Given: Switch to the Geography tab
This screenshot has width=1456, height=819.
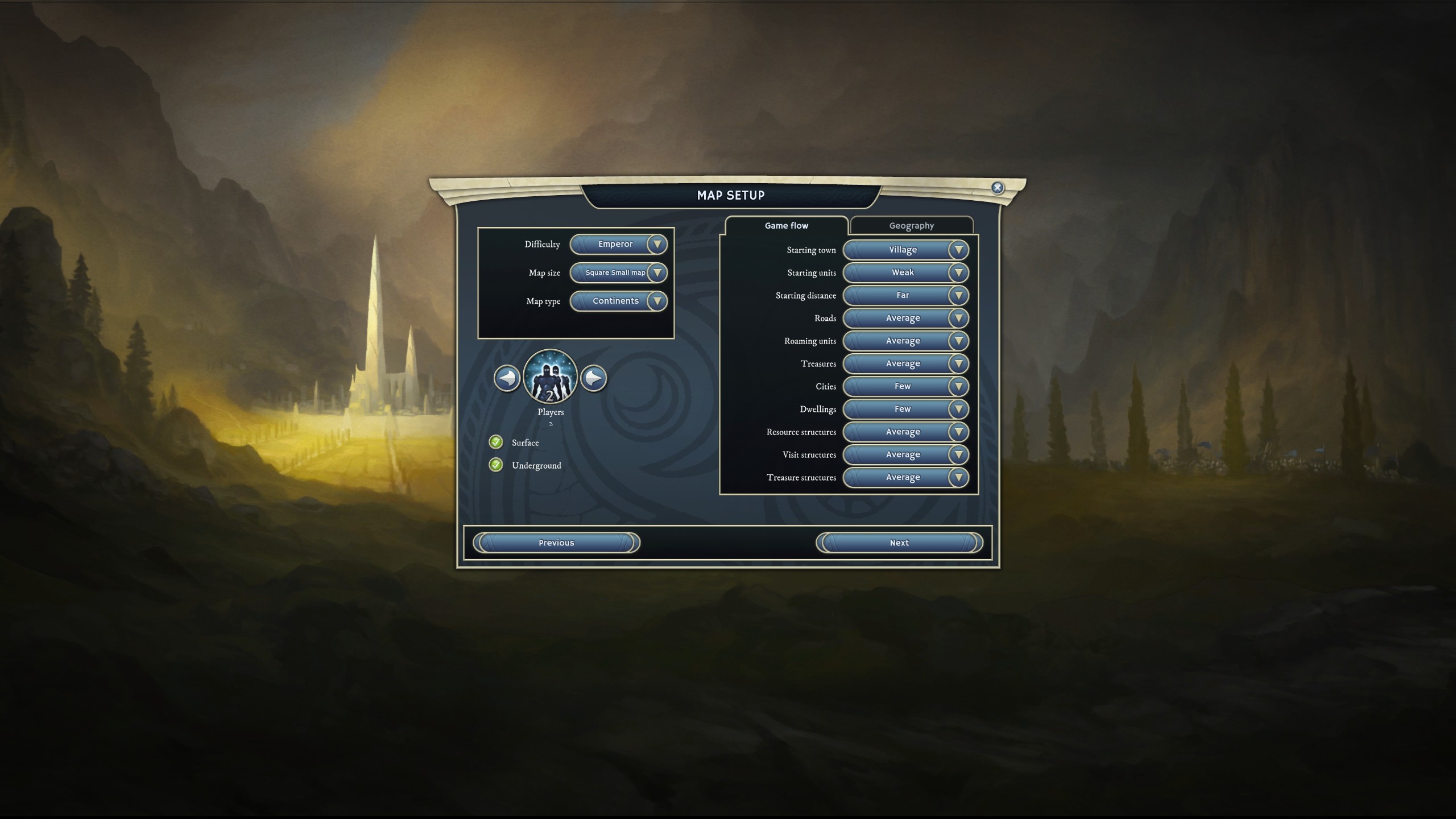Looking at the screenshot, I should tap(911, 226).
